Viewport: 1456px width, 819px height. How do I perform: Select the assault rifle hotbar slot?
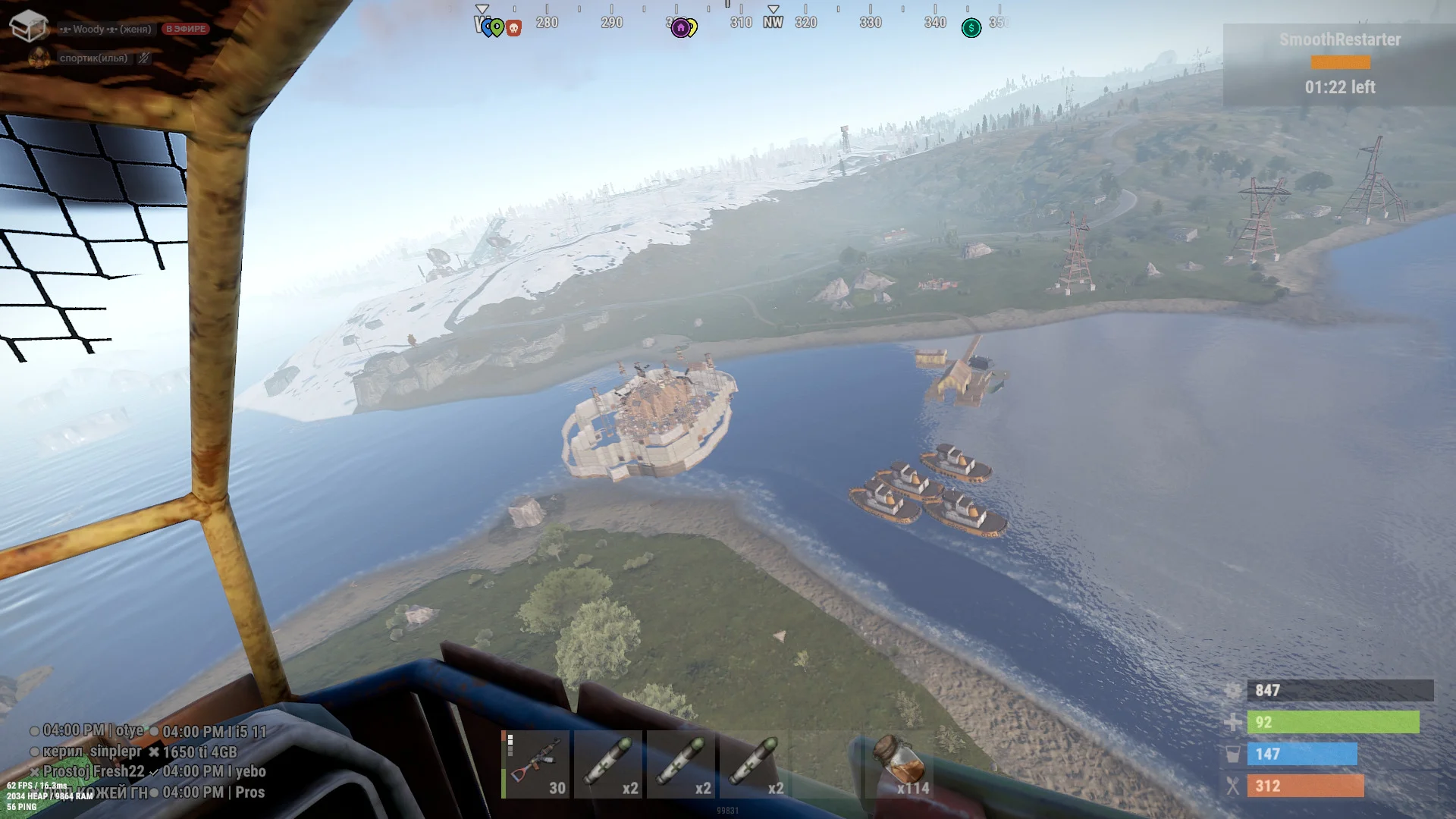click(536, 764)
